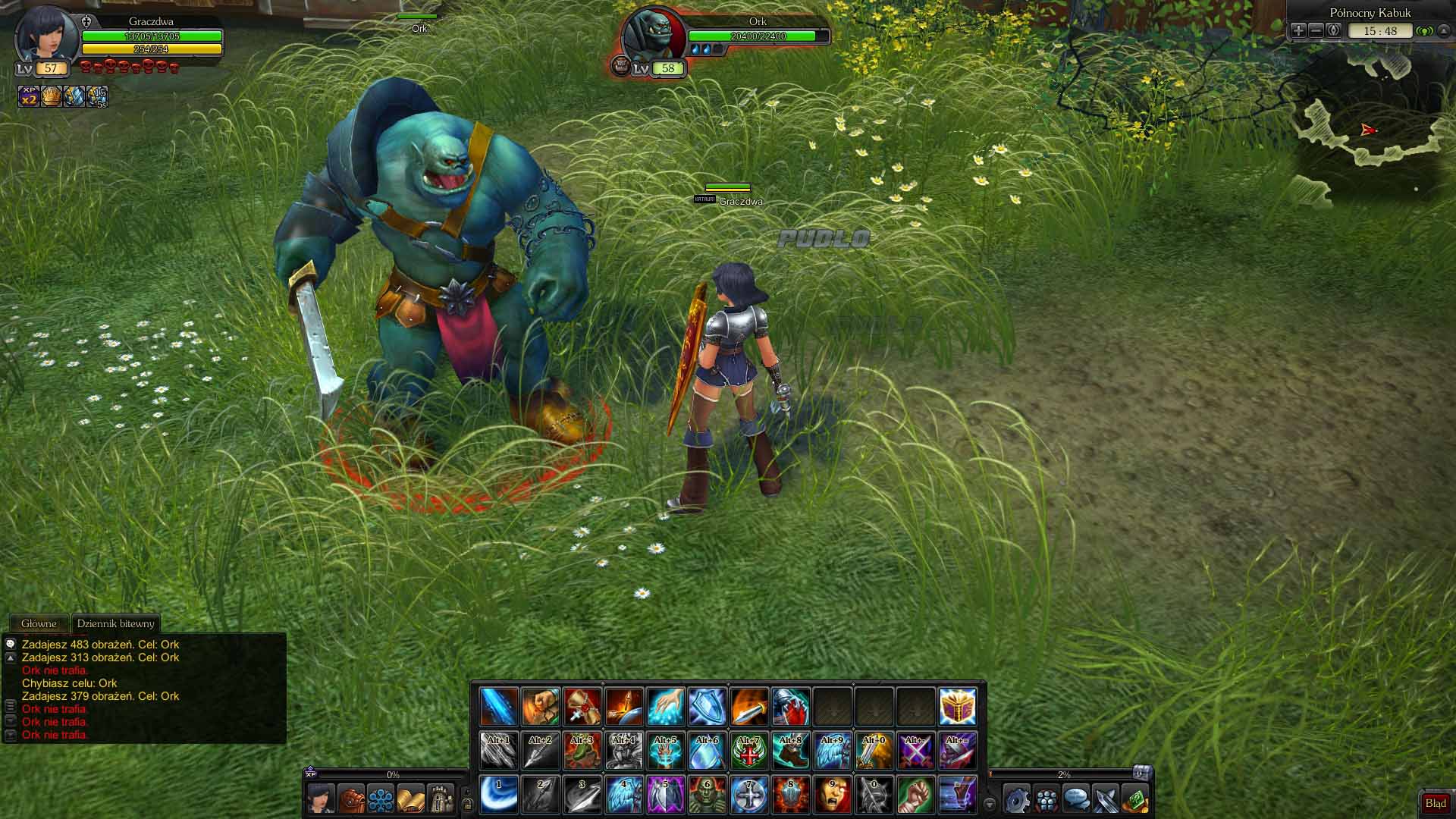The image size is (1456, 819).
Task: Open the backpack inventory icon
Action: click(351, 799)
